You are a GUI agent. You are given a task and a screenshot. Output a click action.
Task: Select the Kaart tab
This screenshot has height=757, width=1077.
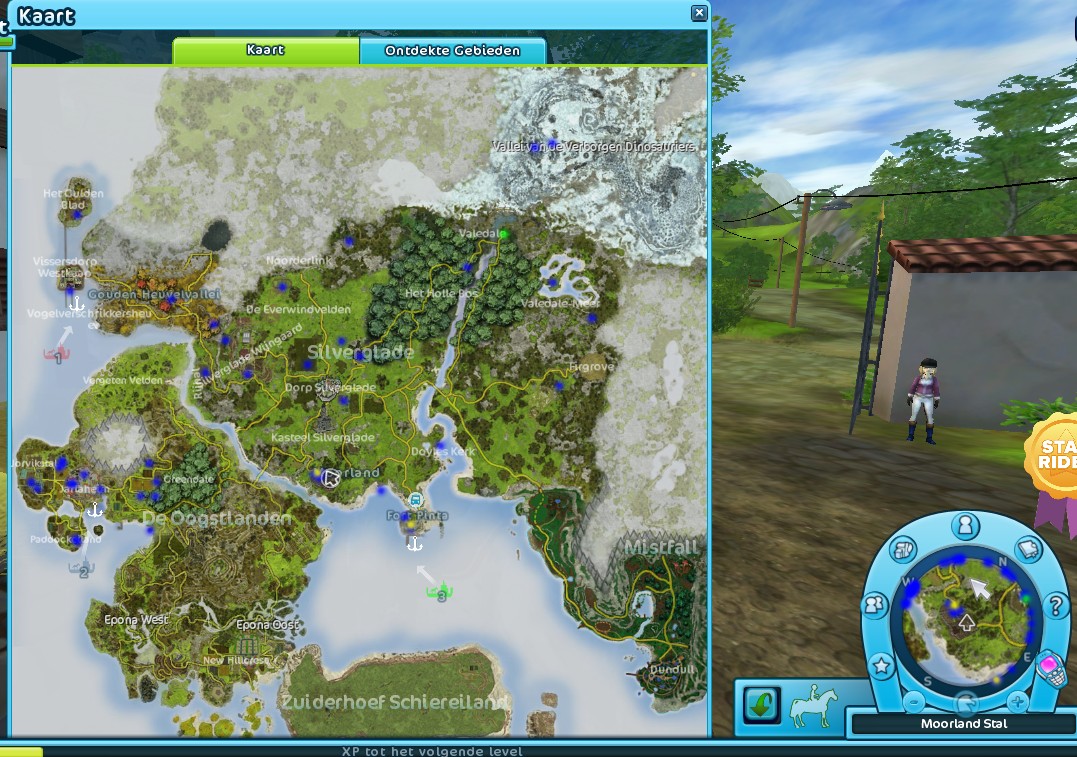pos(265,50)
